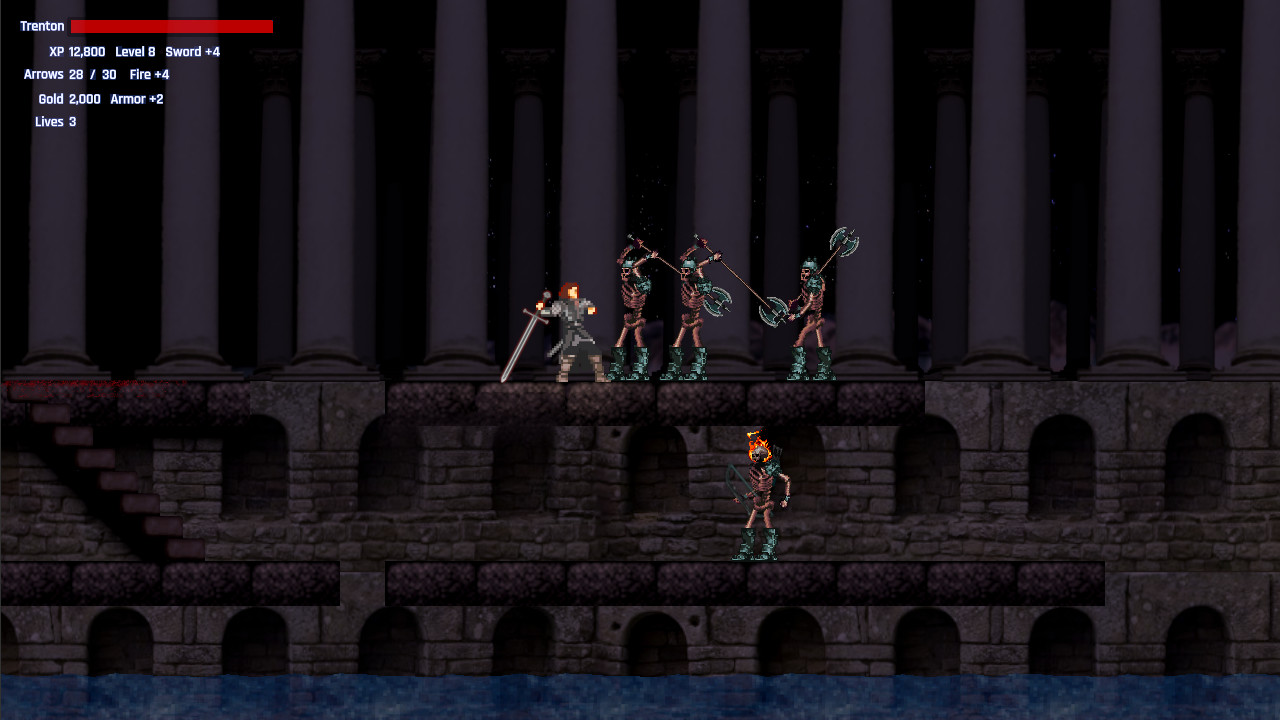Click the red health bar next to Trenton
1280x720 pixels.
tap(172, 25)
